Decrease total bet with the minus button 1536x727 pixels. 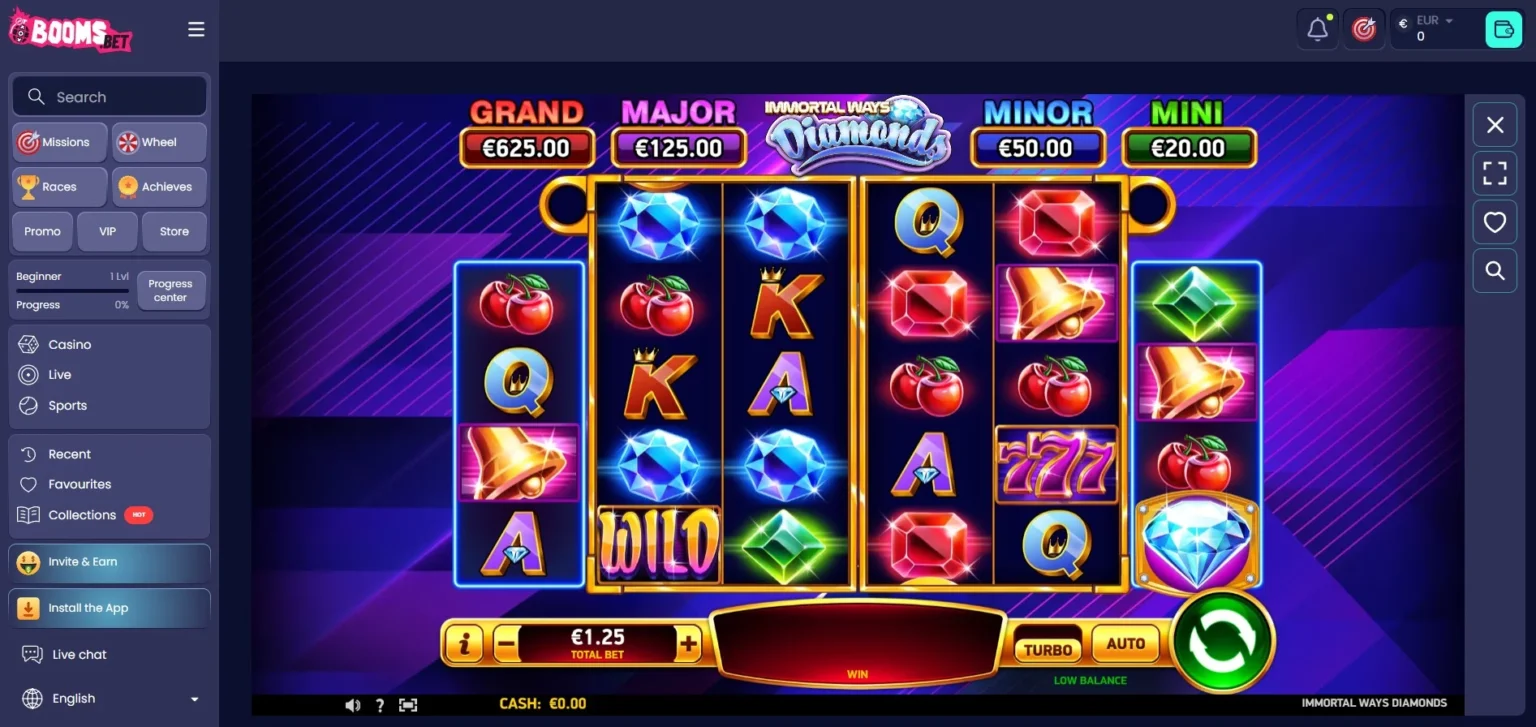[506, 645]
